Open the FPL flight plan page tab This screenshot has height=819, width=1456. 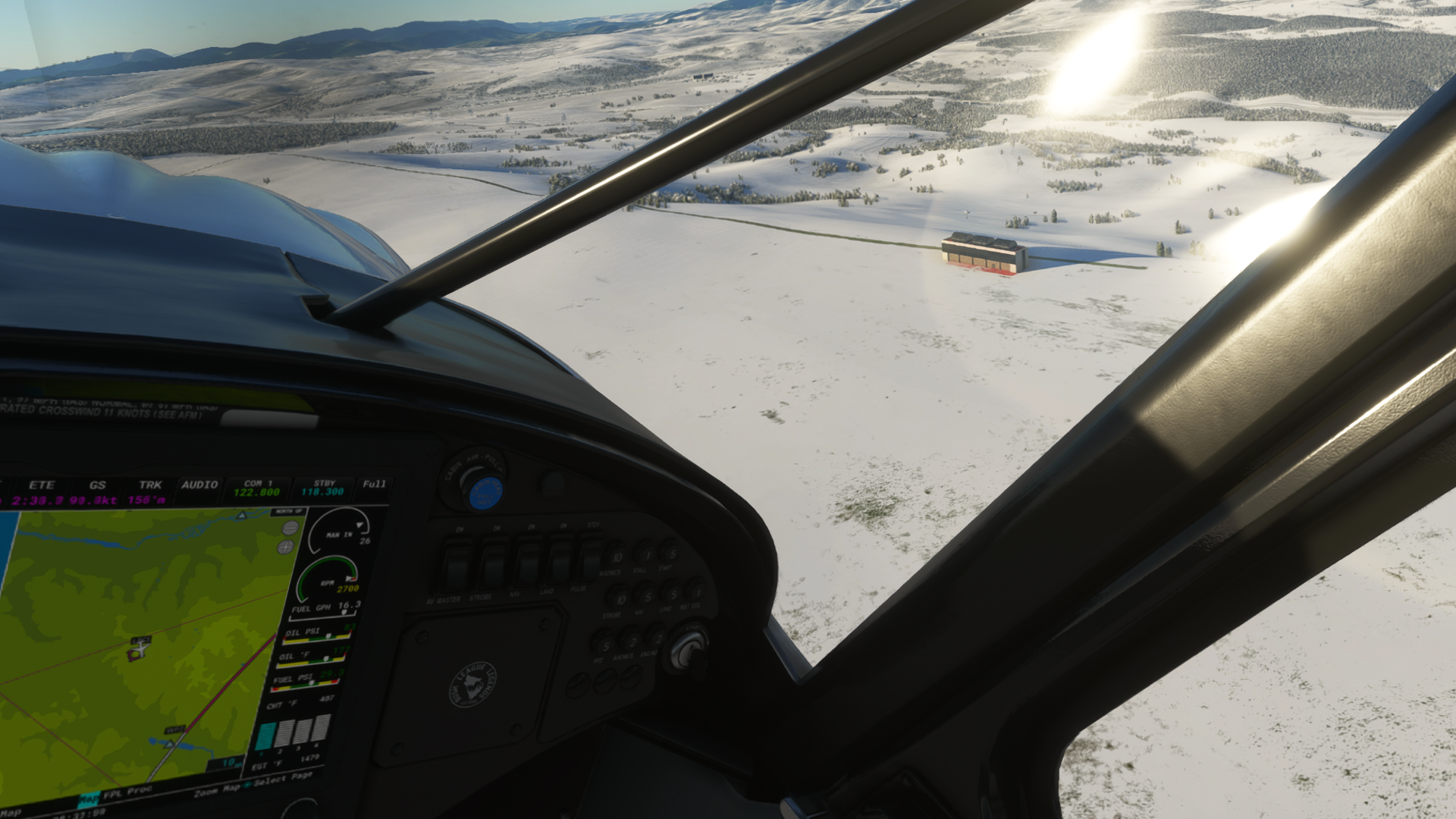coord(112,795)
